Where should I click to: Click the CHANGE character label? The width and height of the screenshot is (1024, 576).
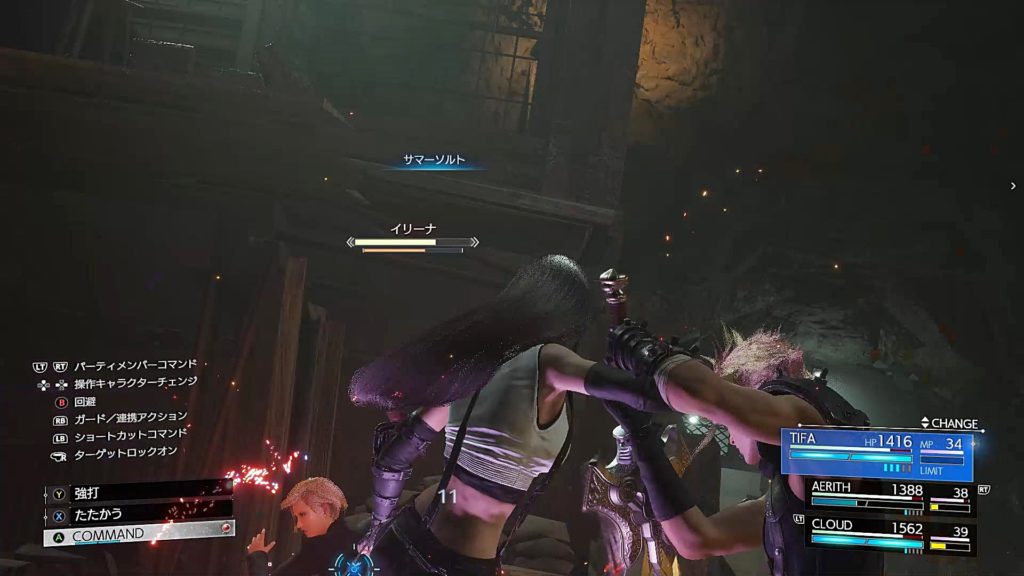949,424
